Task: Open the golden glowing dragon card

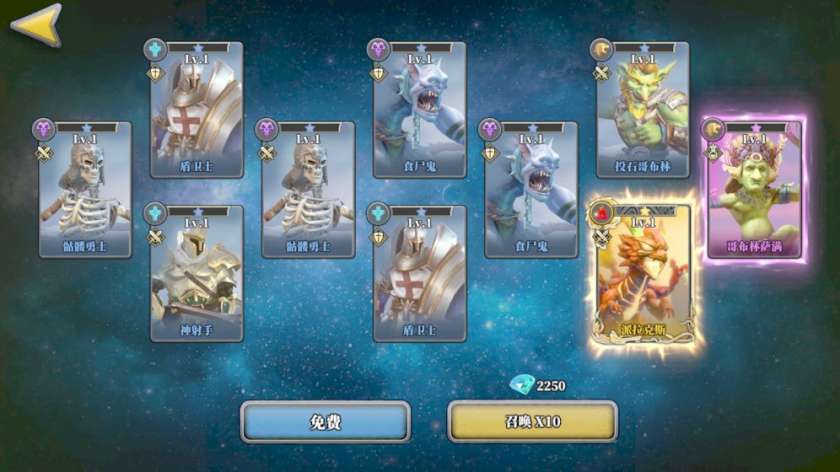Action: coord(642,270)
